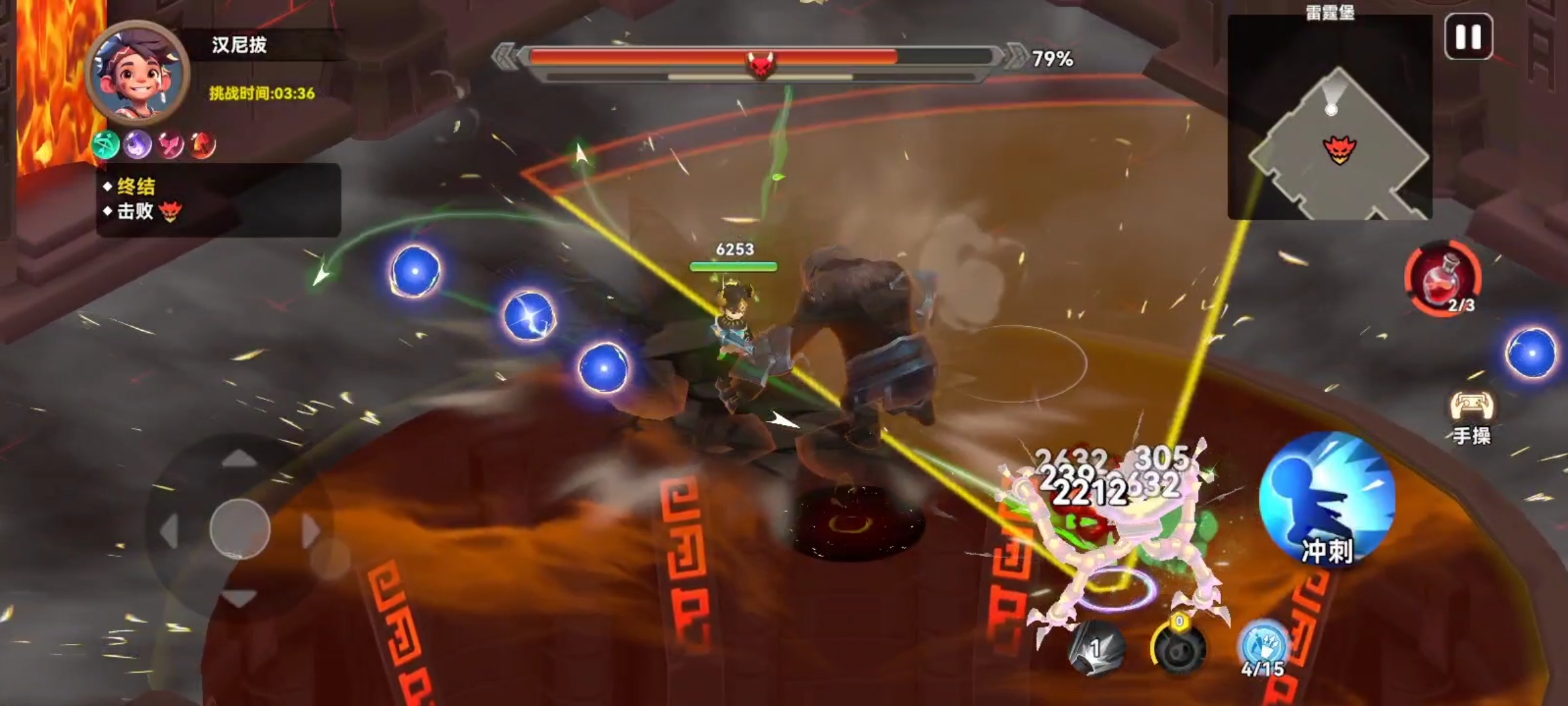Select the purple flame buff icon
Screen dimensions: 1568x706
[x=138, y=144]
